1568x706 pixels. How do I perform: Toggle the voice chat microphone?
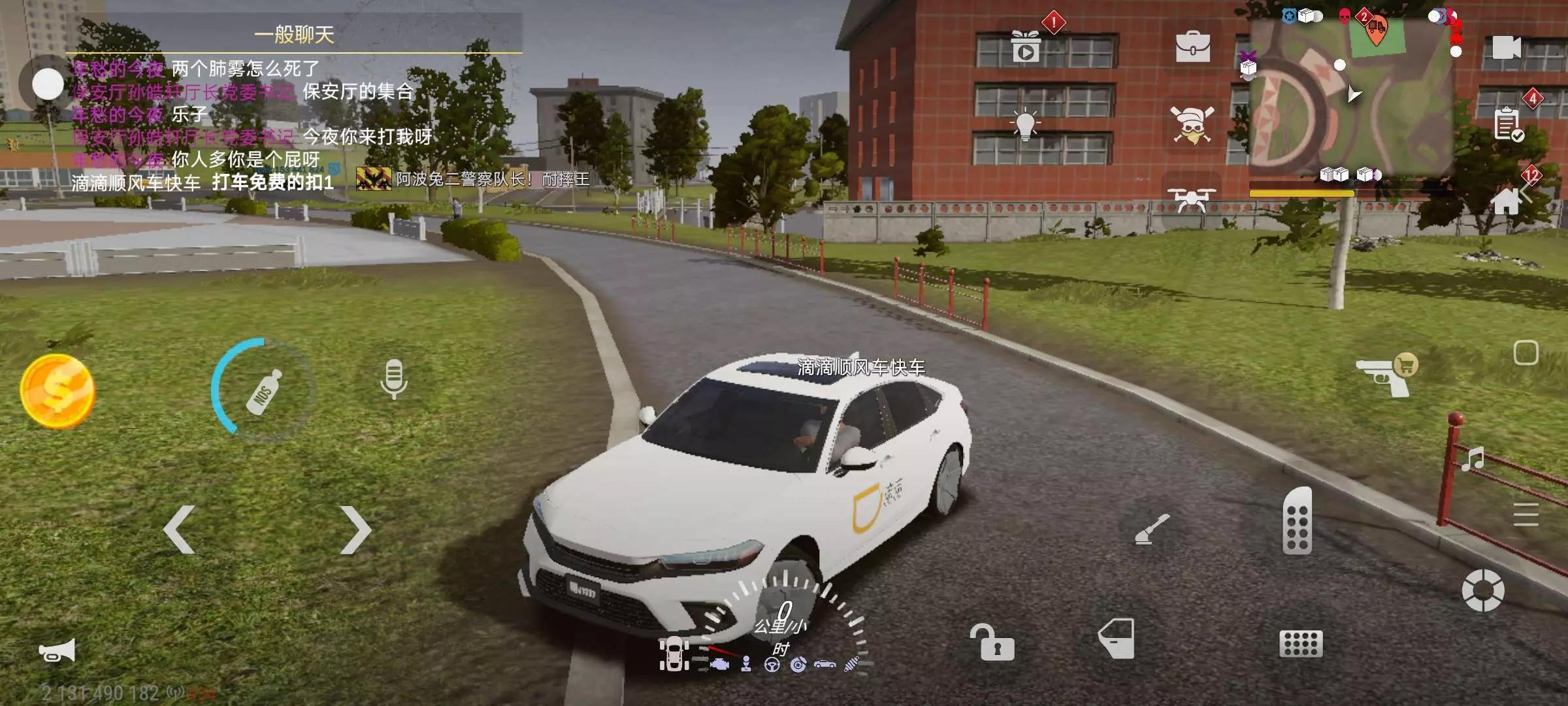(393, 379)
